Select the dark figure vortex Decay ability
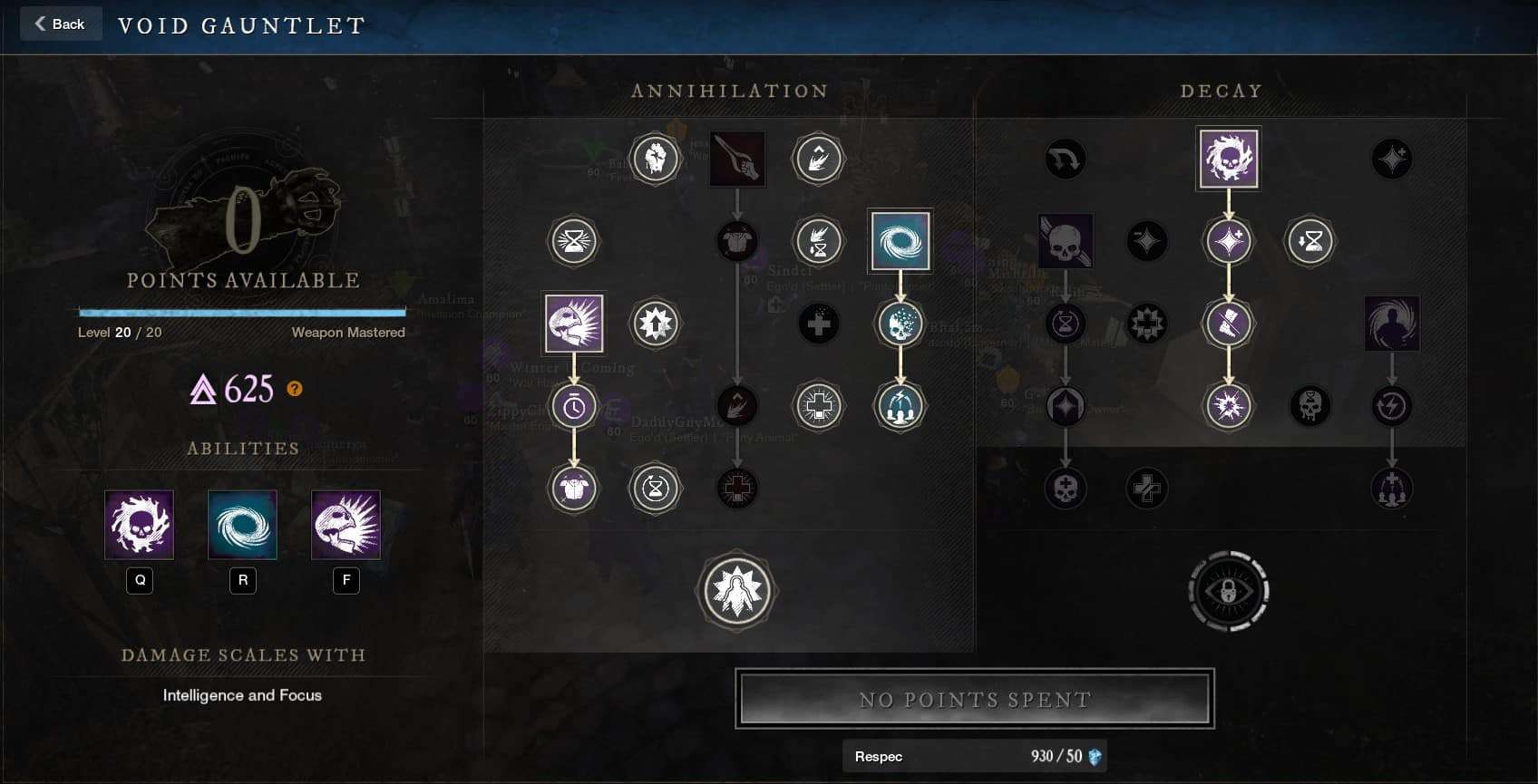 click(x=1391, y=324)
